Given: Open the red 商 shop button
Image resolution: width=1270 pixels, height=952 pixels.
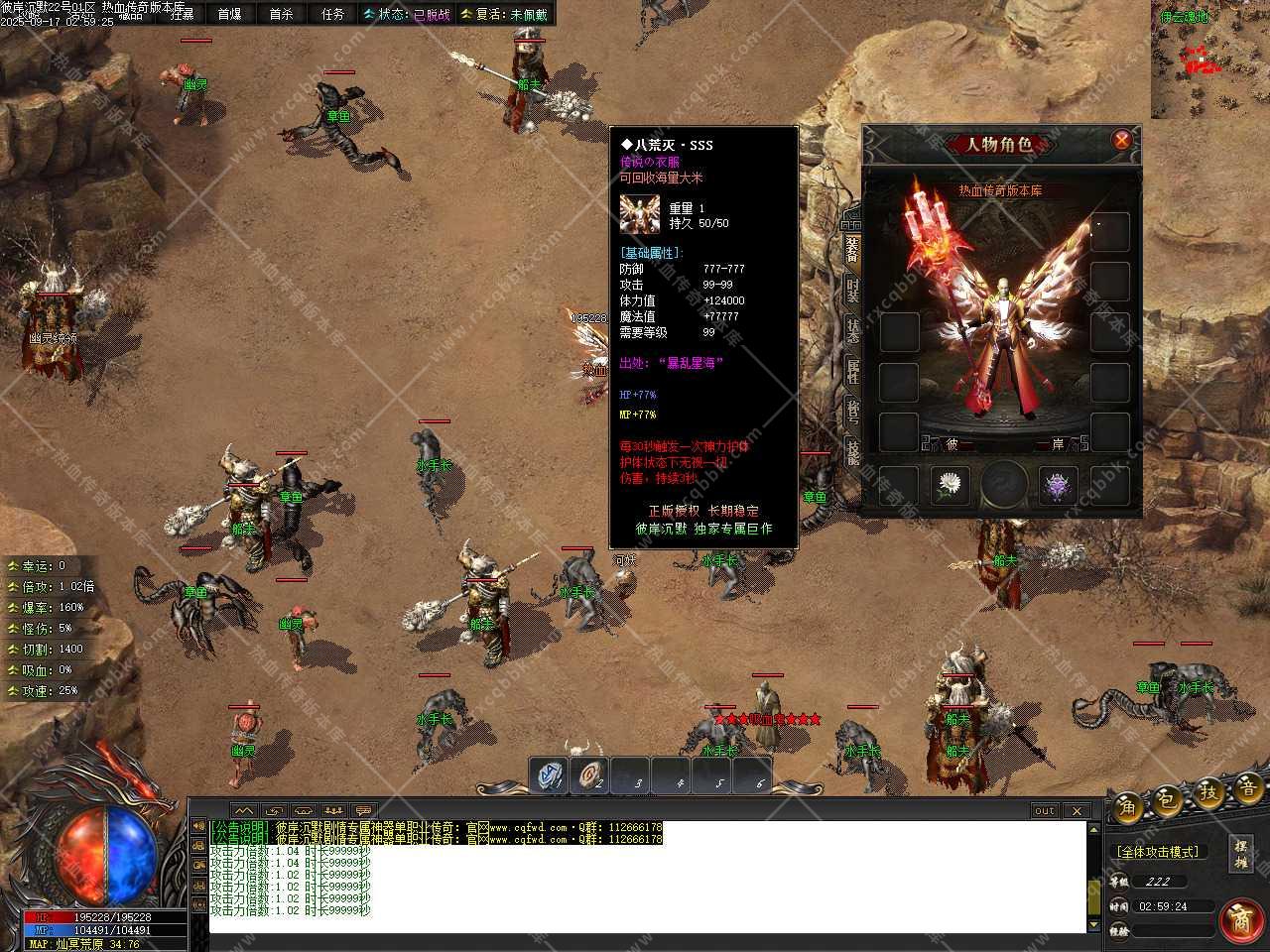Looking at the screenshot, I should point(1240,920).
